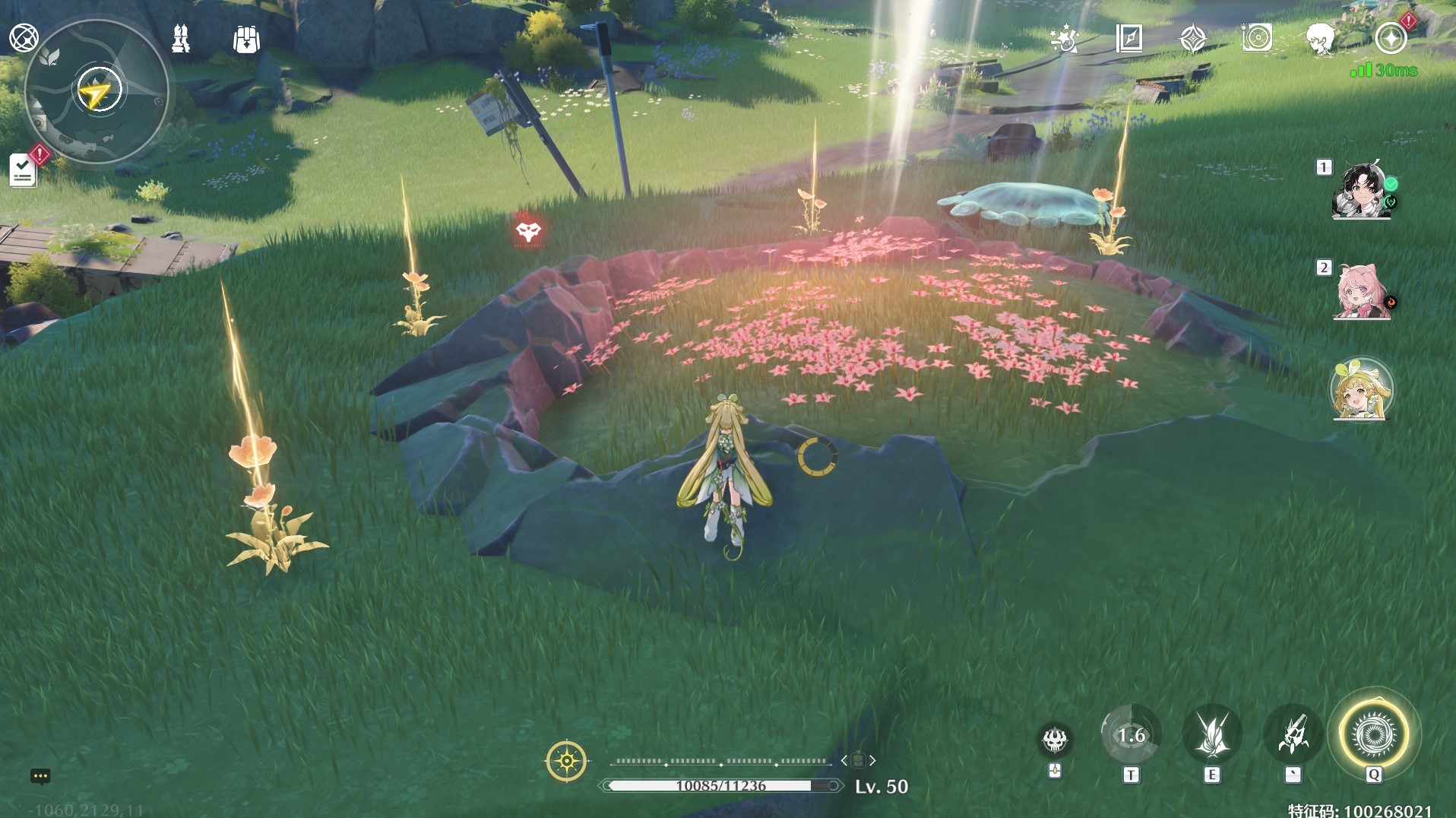Switch to the pink-haired party member
The height and width of the screenshot is (818, 1456).
coord(1362,291)
